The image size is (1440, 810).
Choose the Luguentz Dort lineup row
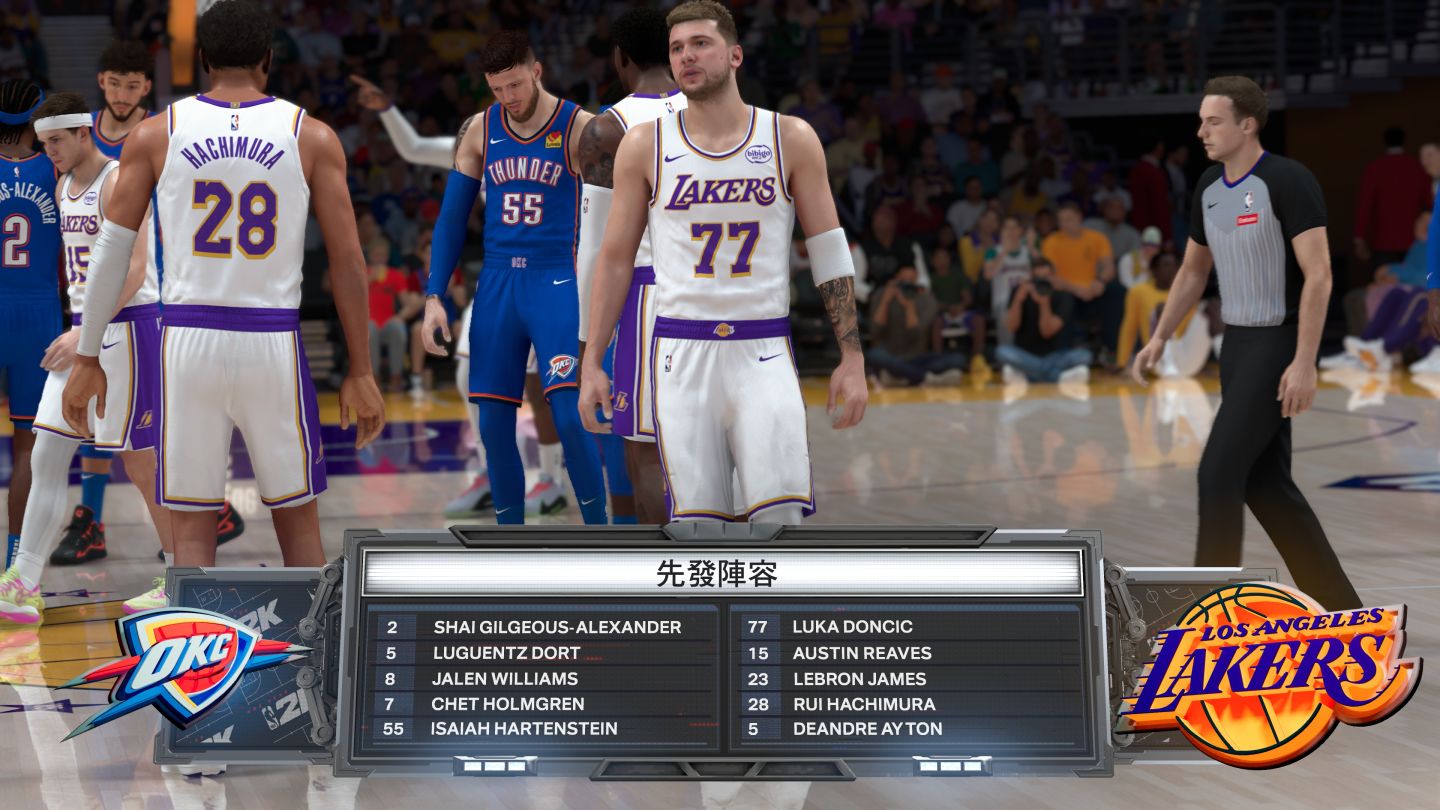506,653
